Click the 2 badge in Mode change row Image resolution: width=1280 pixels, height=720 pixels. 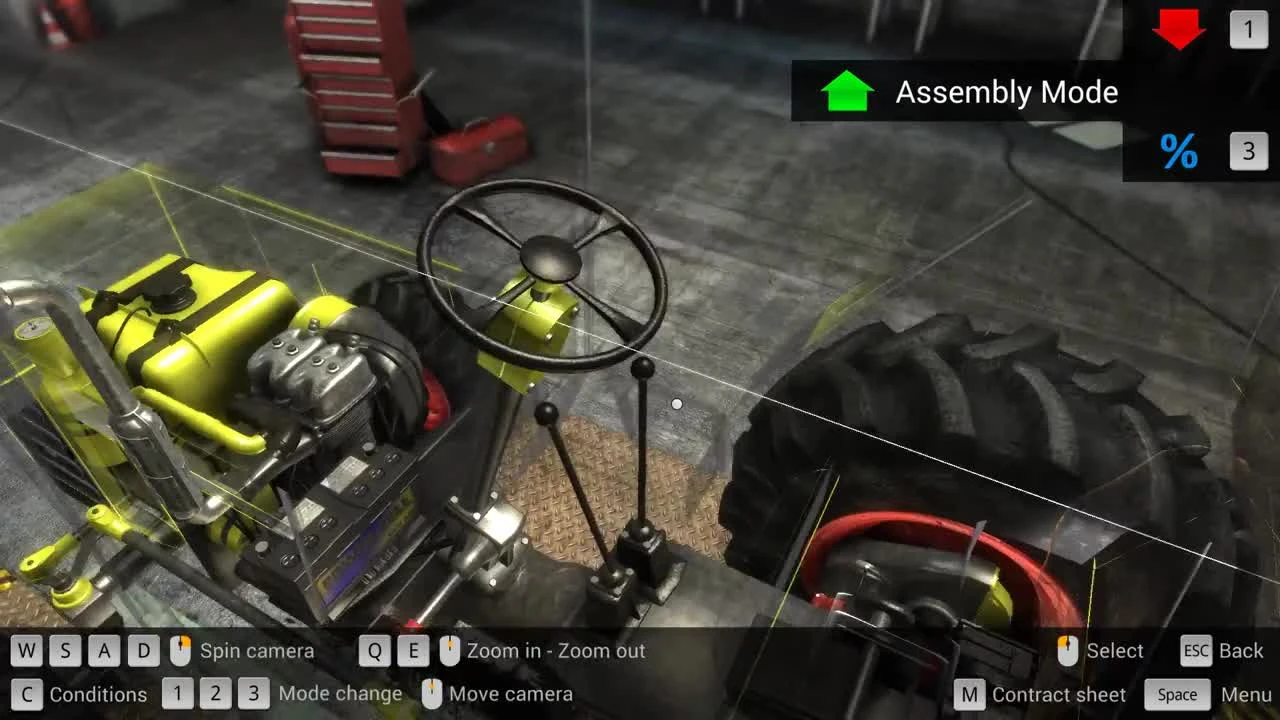214,693
